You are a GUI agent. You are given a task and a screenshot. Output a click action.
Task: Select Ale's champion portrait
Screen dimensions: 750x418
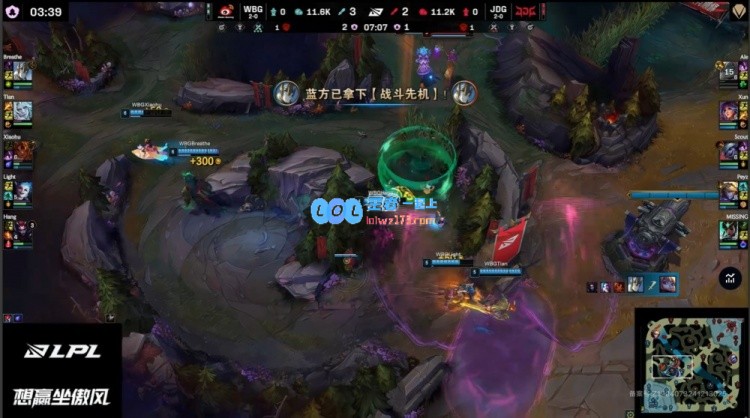click(728, 73)
